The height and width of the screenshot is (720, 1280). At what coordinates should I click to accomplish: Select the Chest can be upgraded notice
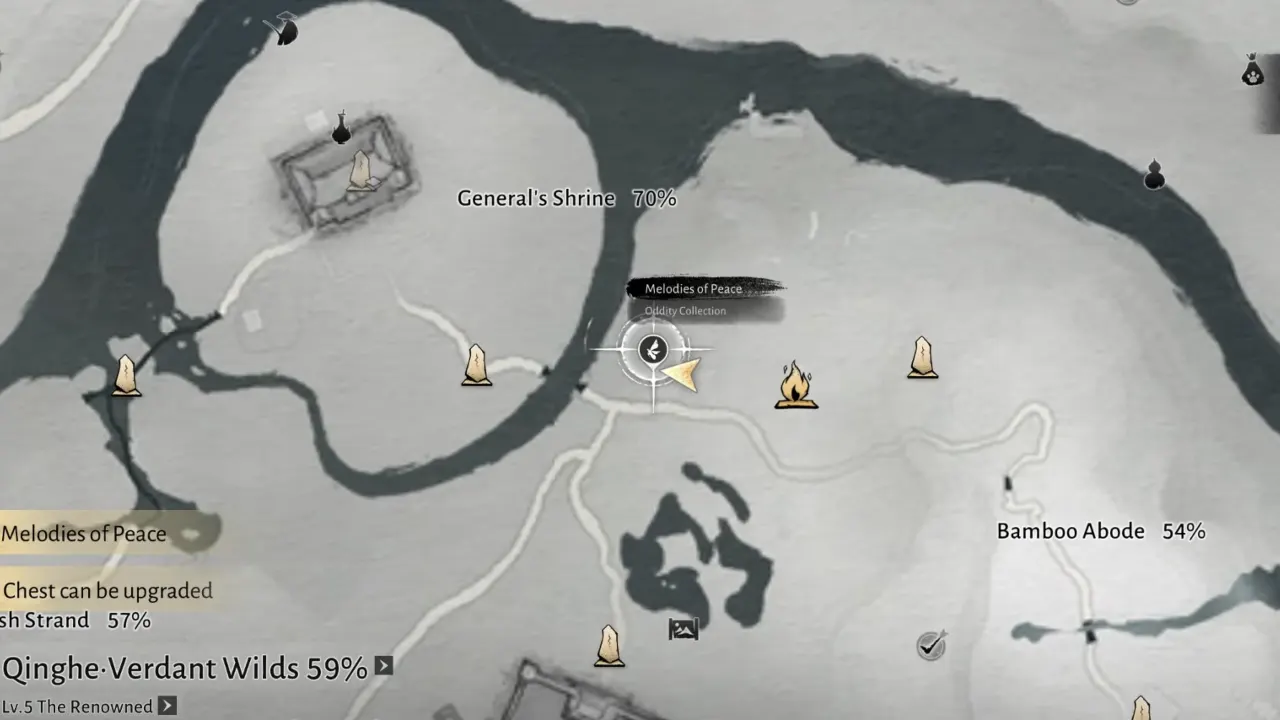pos(108,591)
